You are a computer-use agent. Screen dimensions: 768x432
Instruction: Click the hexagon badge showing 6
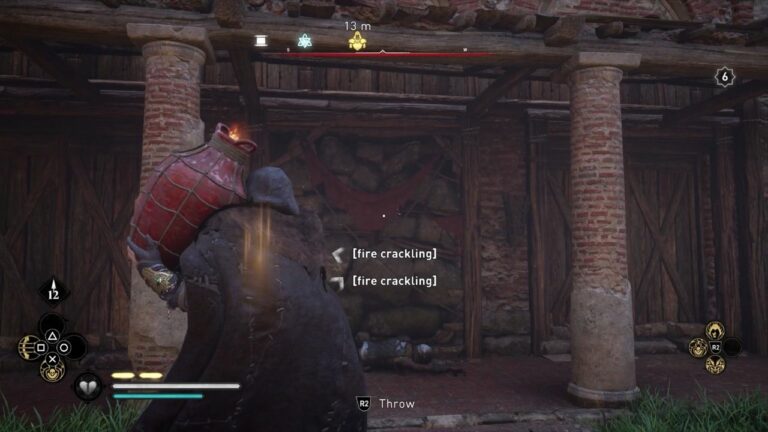coord(725,77)
